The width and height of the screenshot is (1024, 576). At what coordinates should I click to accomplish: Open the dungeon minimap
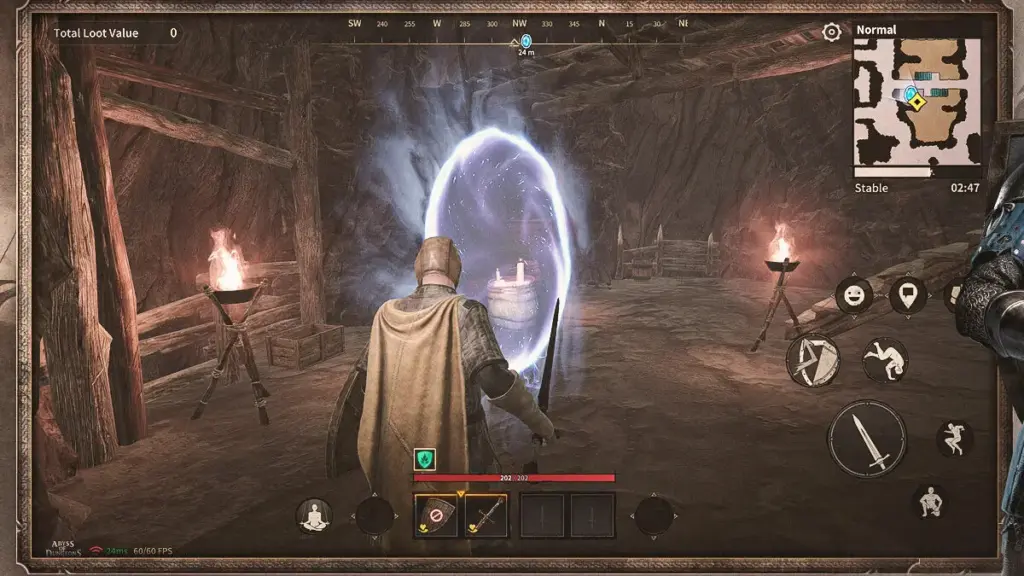point(916,102)
